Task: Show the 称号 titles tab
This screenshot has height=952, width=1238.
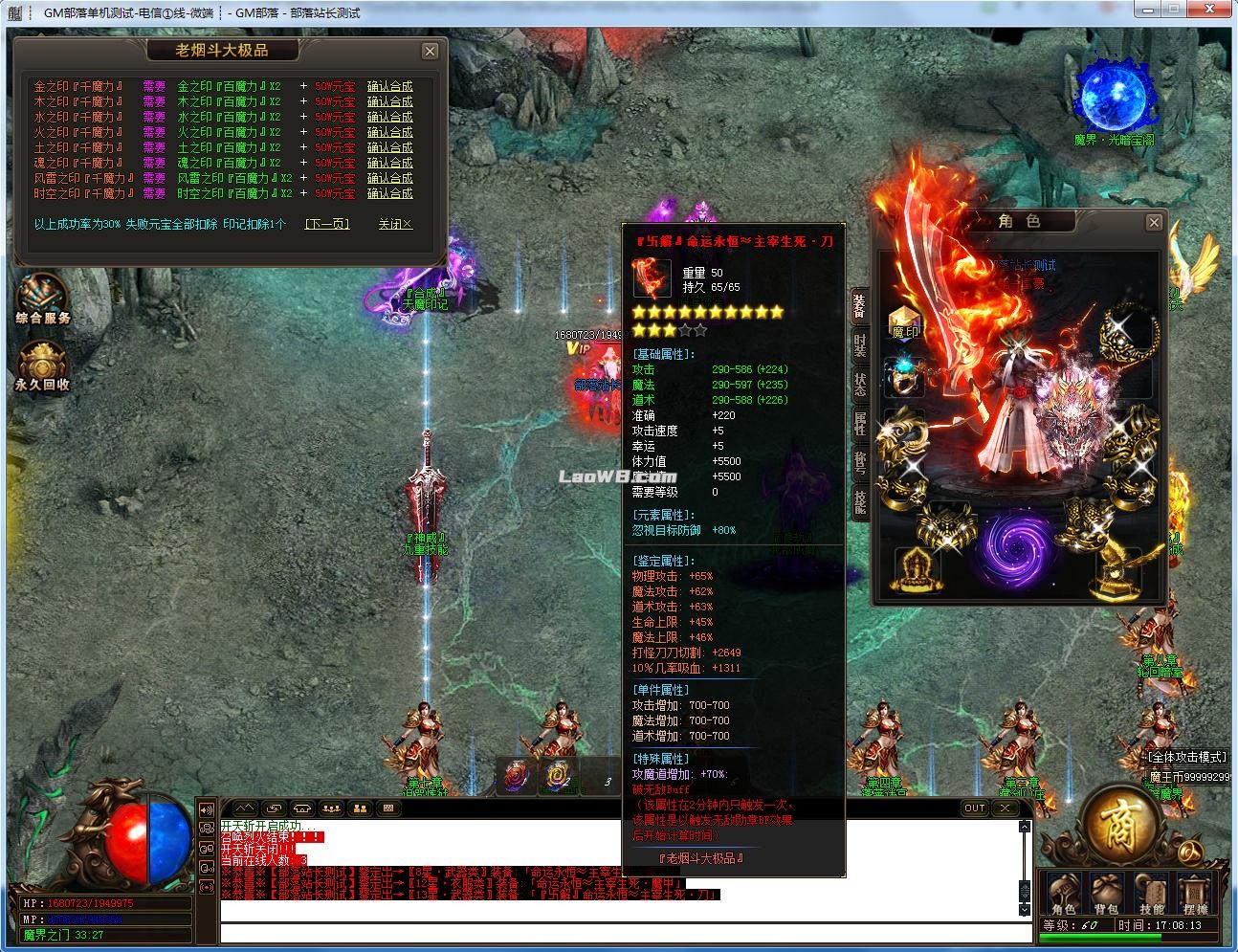Action: click(859, 462)
